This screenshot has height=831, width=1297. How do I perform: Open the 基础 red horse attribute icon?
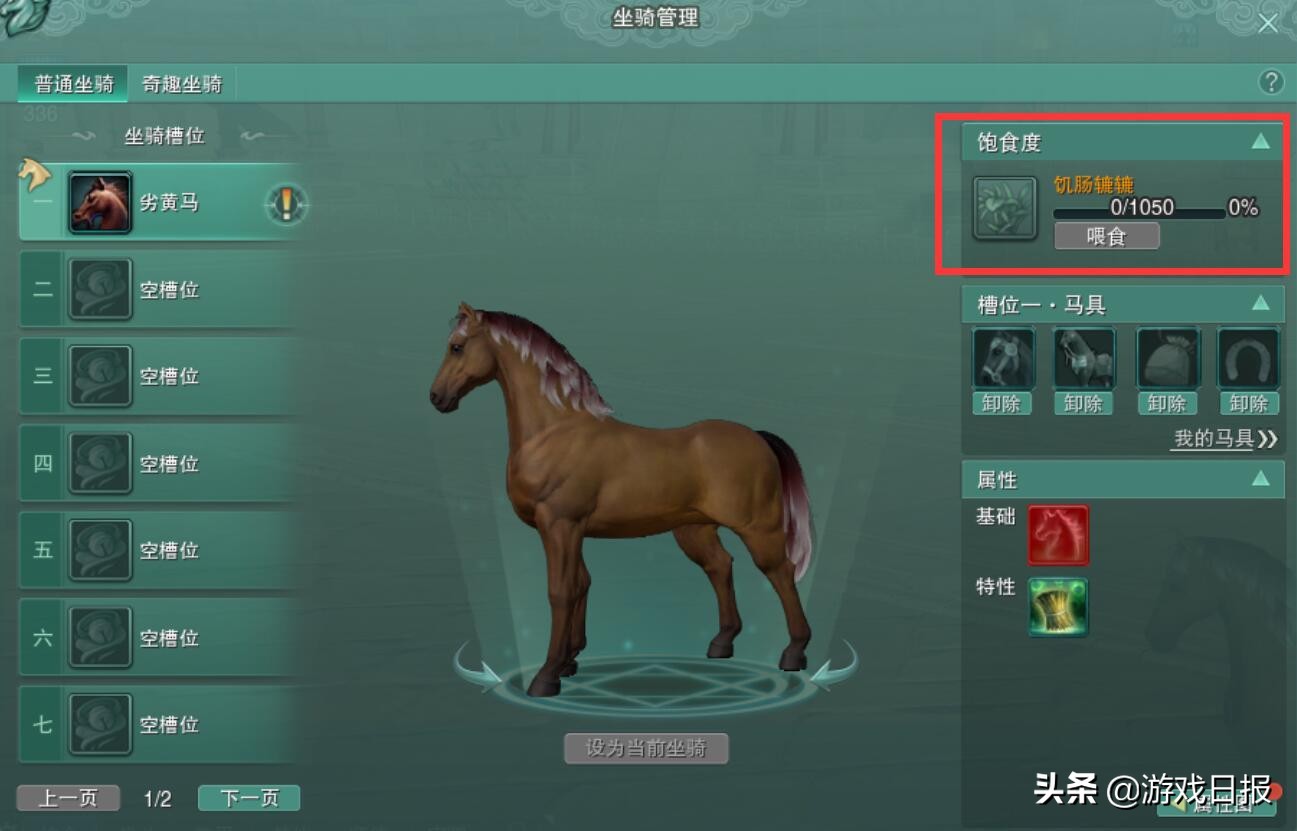[1057, 535]
